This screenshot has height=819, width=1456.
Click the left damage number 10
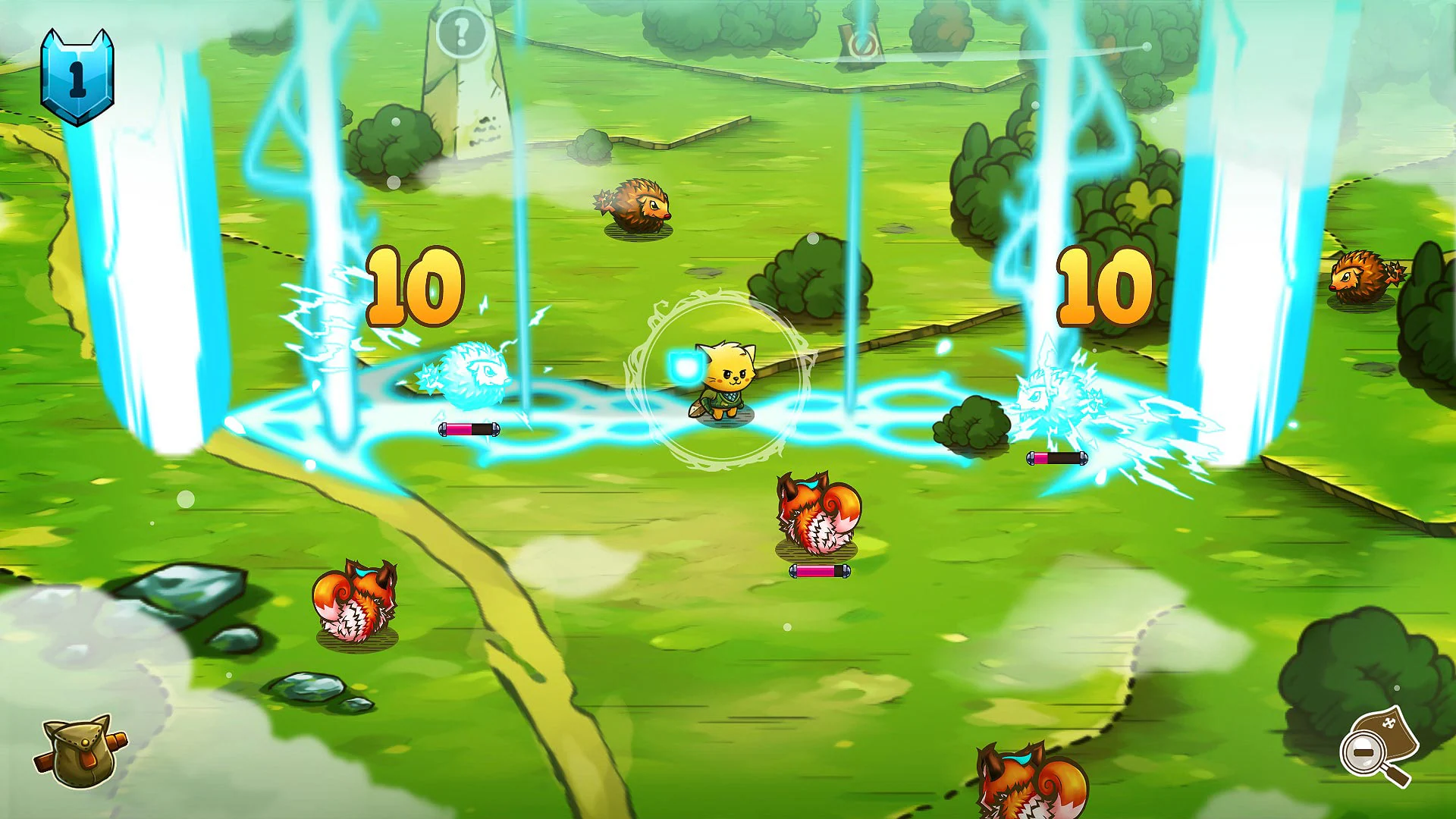pos(409,288)
